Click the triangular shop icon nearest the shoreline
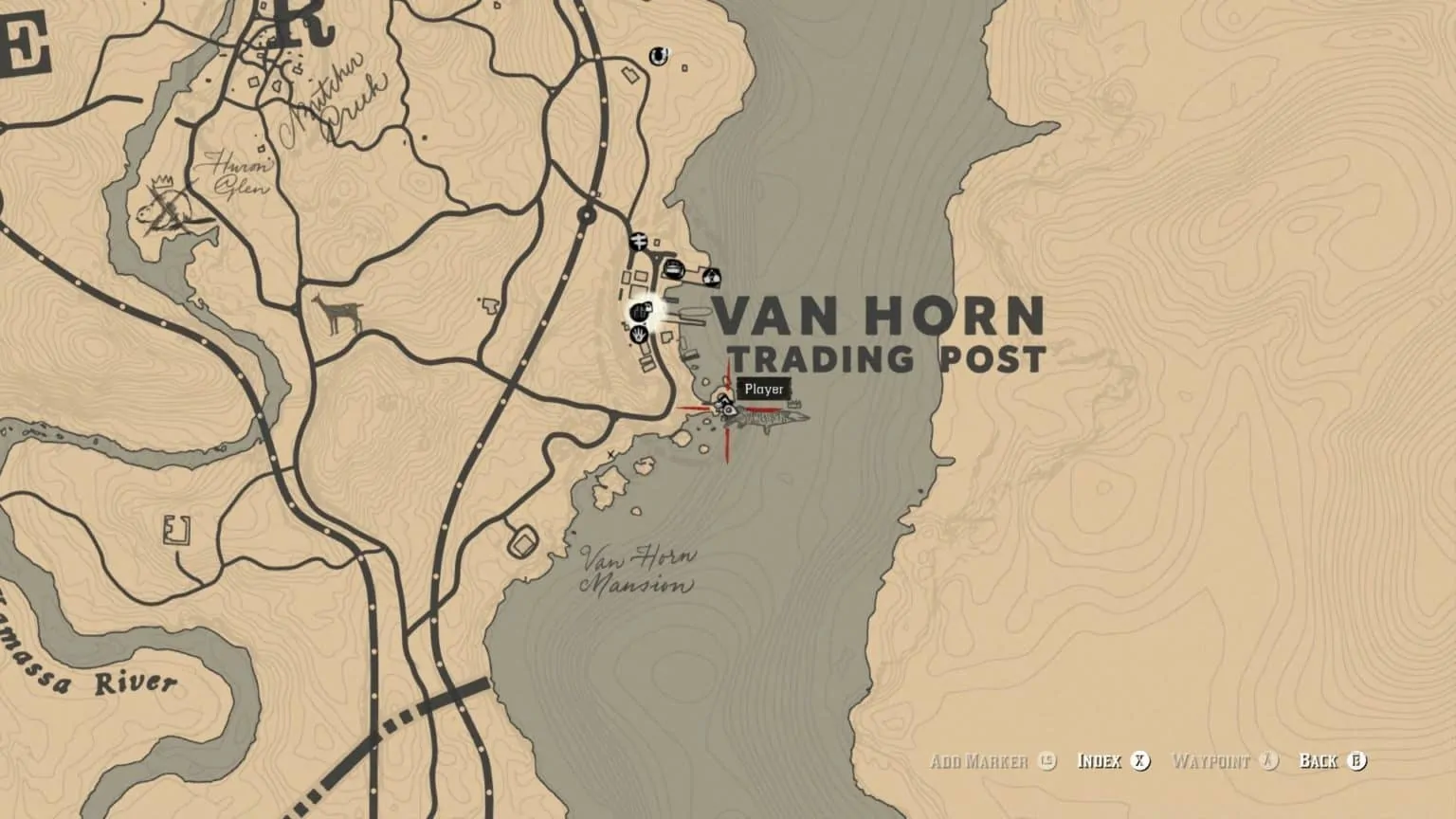Viewport: 1456px width, 819px height. click(x=711, y=277)
